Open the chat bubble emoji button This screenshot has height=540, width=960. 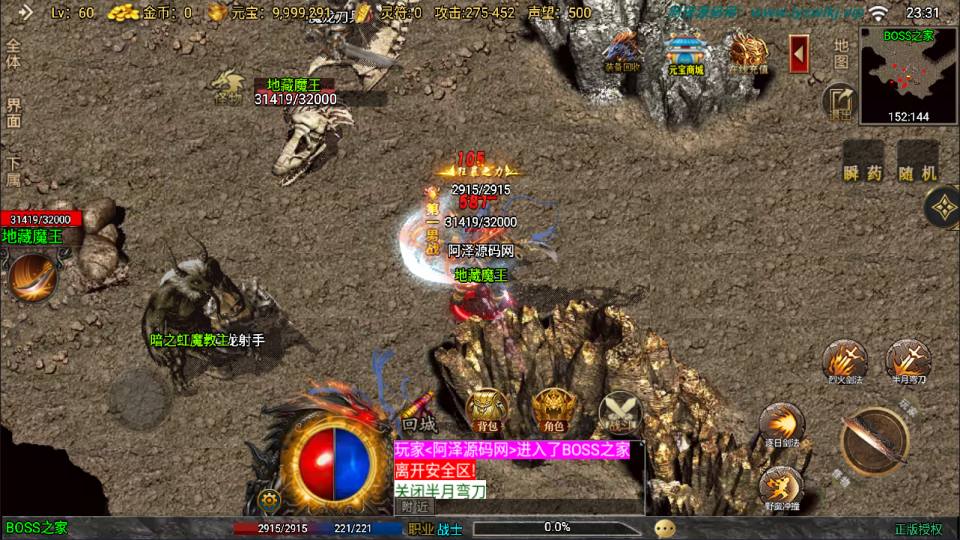click(x=665, y=527)
